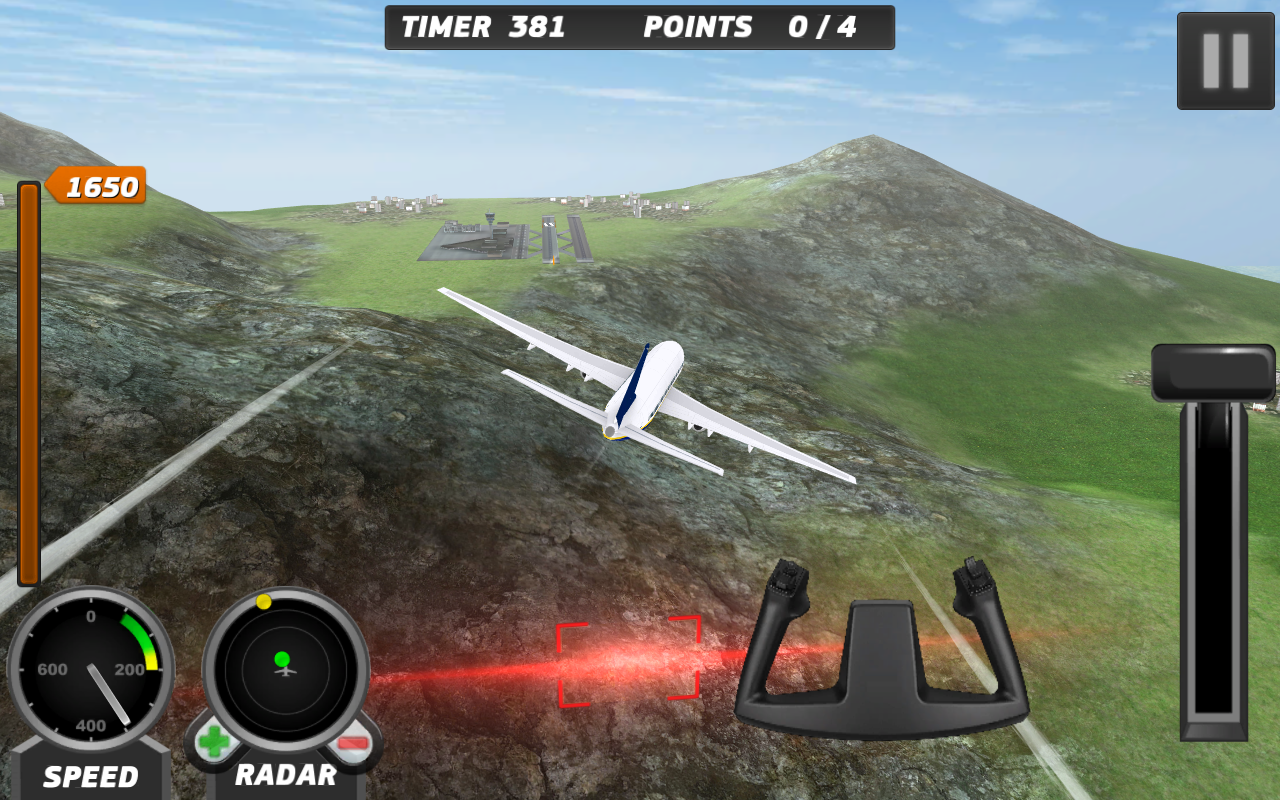Click the radar zoom-out minus icon
This screenshot has width=1280, height=800.
[x=354, y=744]
